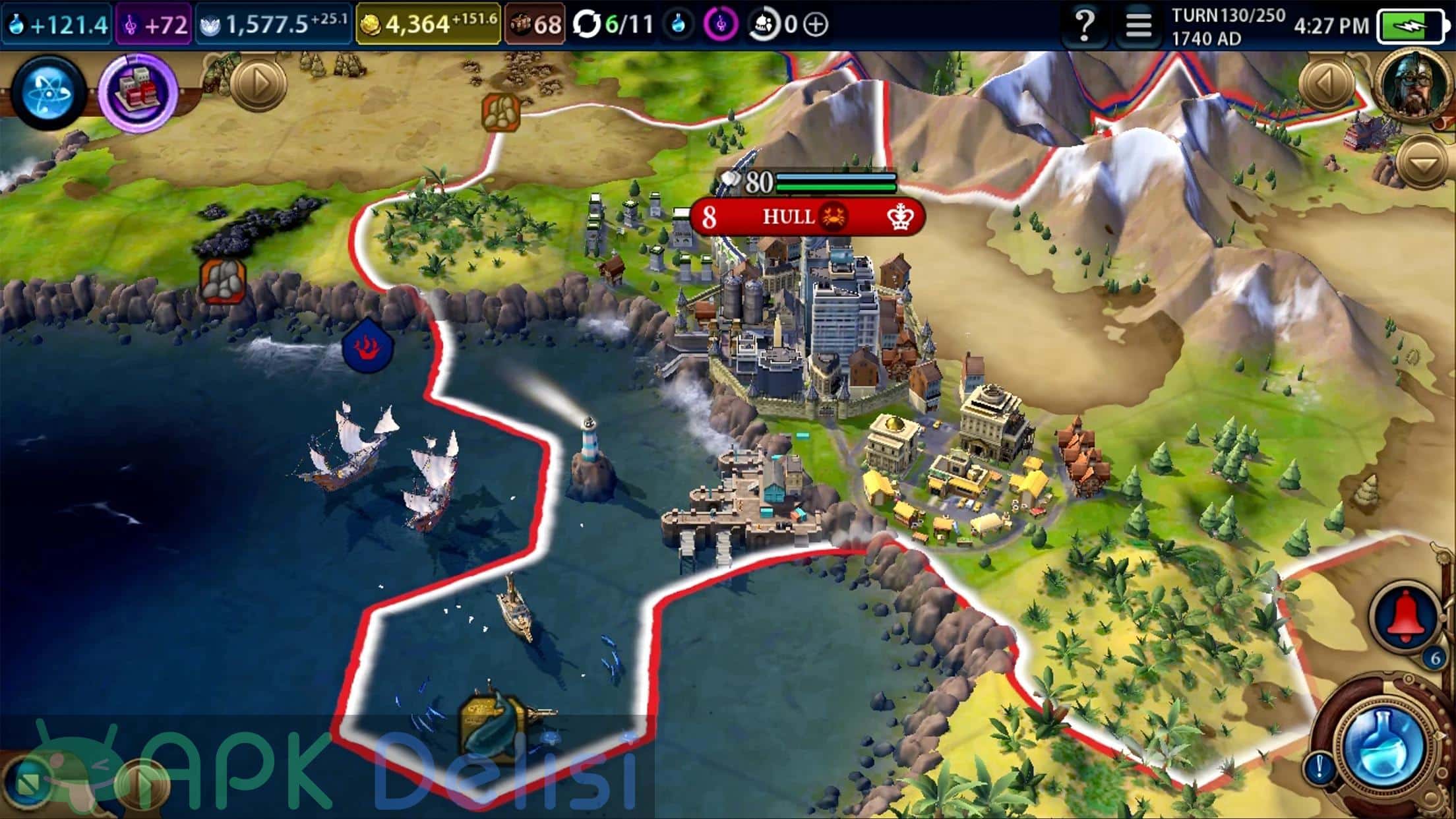The height and width of the screenshot is (819, 1456).
Task: Open the trade routes 6/11 indicator
Action: pyautogui.click(x=612, y=25)
